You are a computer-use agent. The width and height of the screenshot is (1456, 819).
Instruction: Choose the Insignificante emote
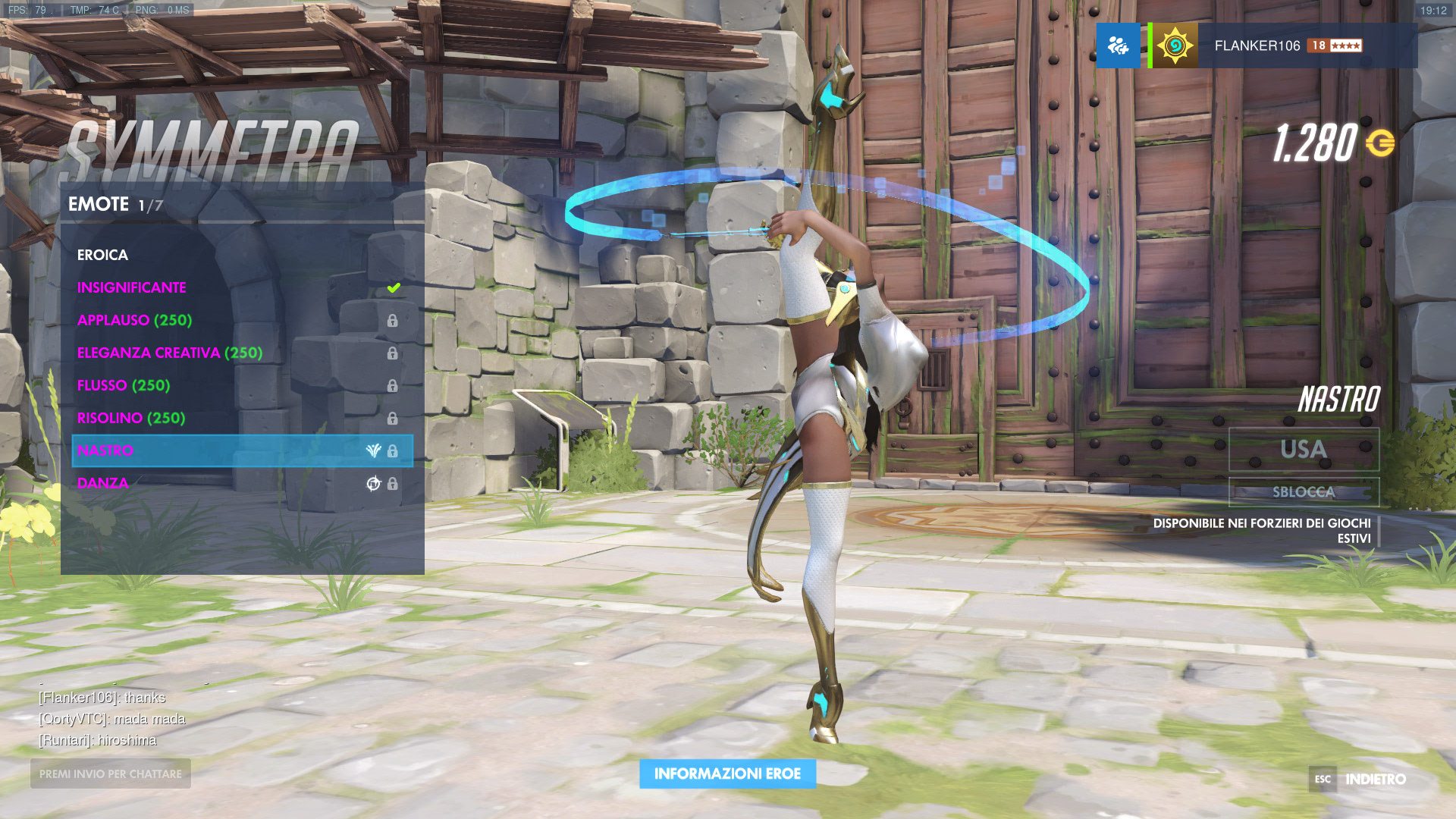[x=131, y=287]
